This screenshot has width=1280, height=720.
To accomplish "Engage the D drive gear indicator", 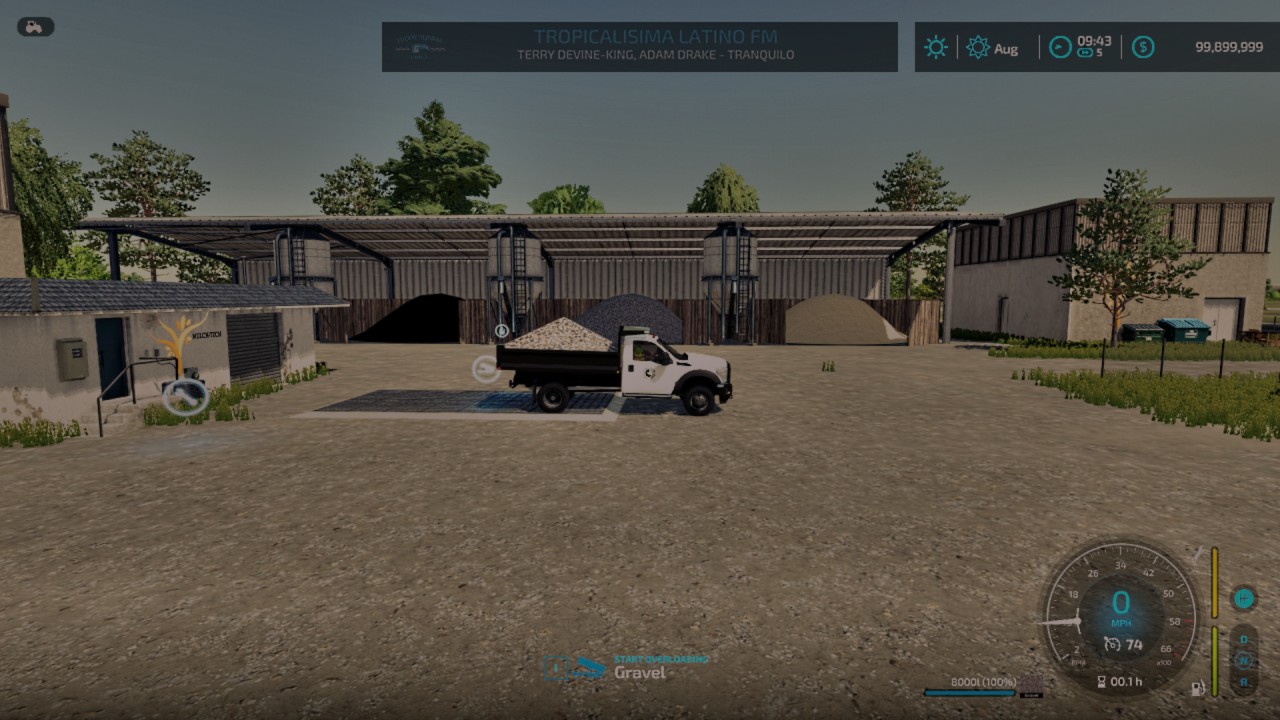I will pyautogui.click(x=1243, y=638).
